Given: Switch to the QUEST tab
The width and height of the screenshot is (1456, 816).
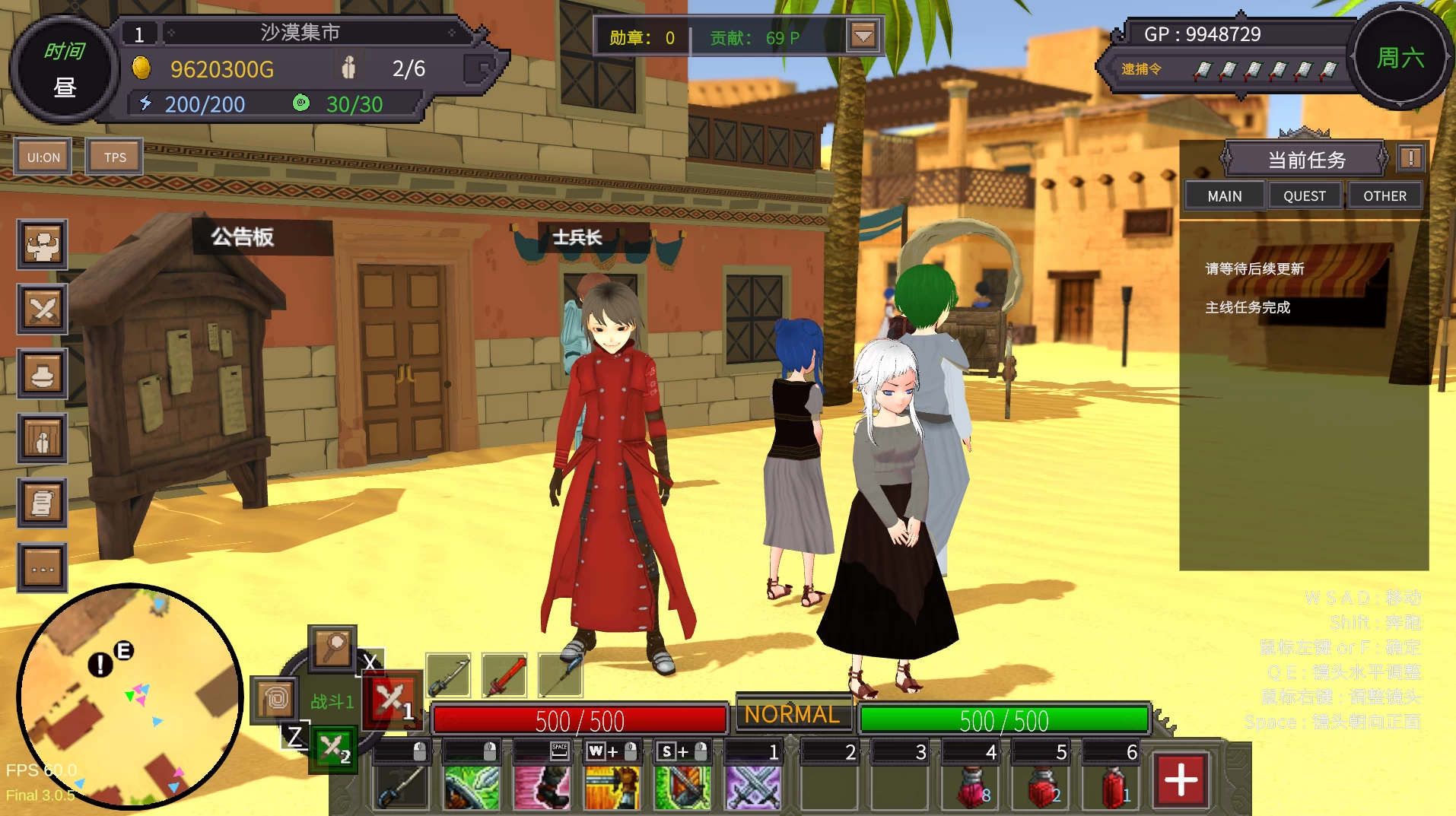Looking at the screenshot, I should tap(1304, 196).
